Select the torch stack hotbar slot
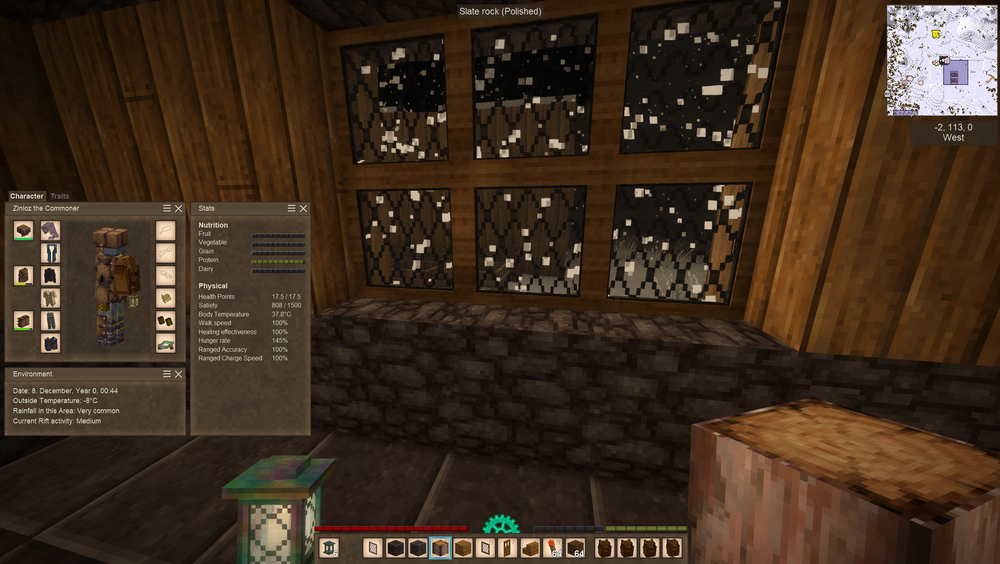This screenshot has height=564, width=1000. click(x=553, y=547)
